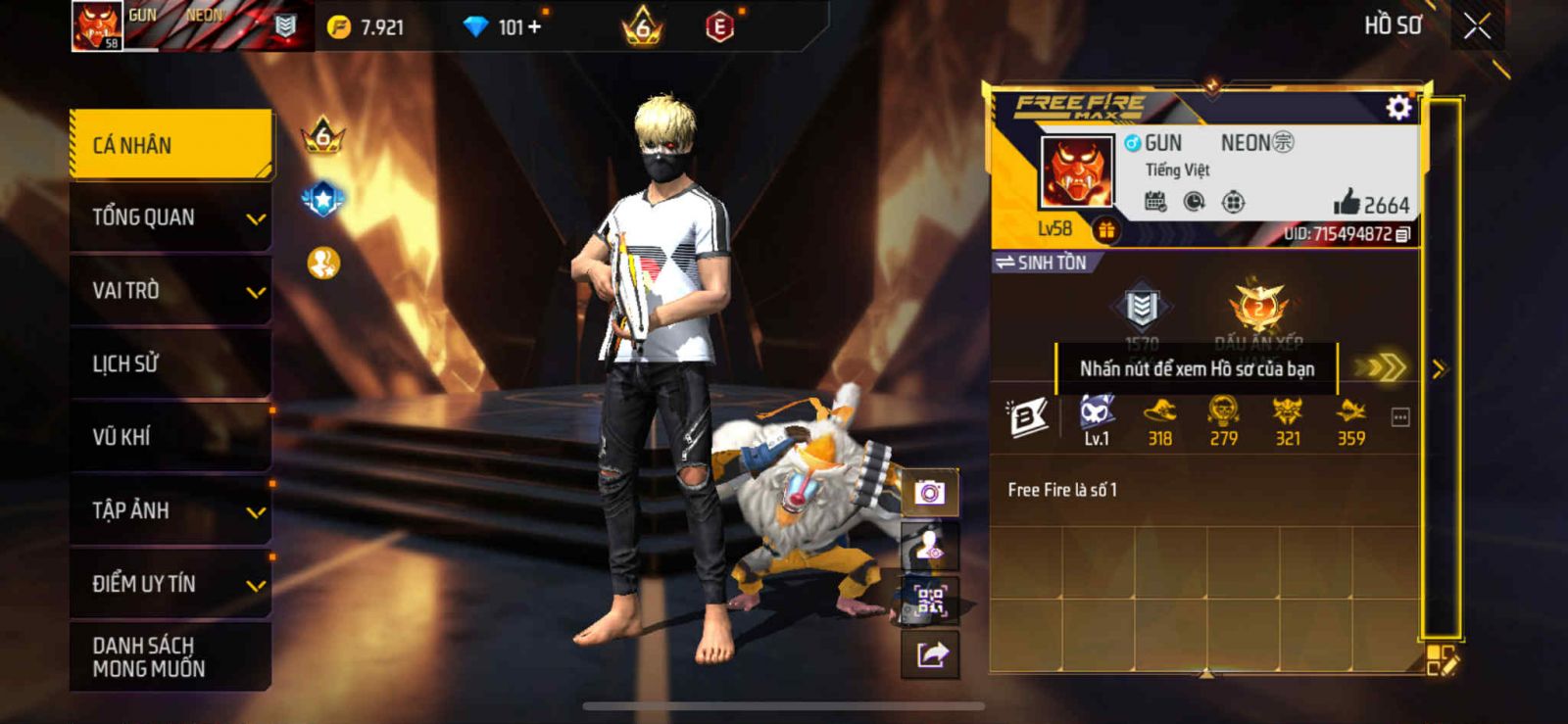This screenshot has width=1568, height=724.
Task: Expand the TỔNG QUAN section
Action: (x=171, y=217)
